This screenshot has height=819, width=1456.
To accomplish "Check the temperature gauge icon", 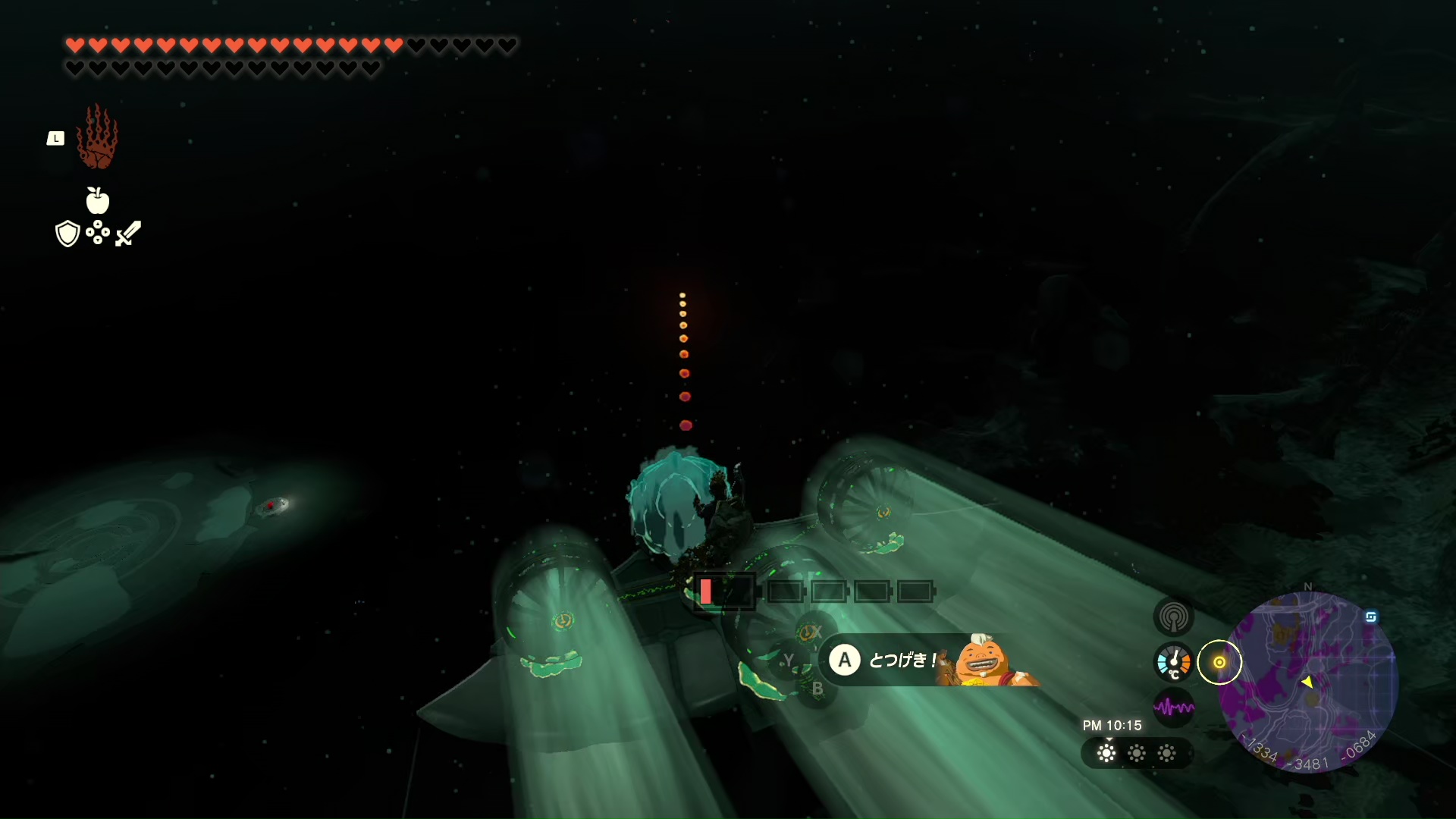I will click(1173, 662).
